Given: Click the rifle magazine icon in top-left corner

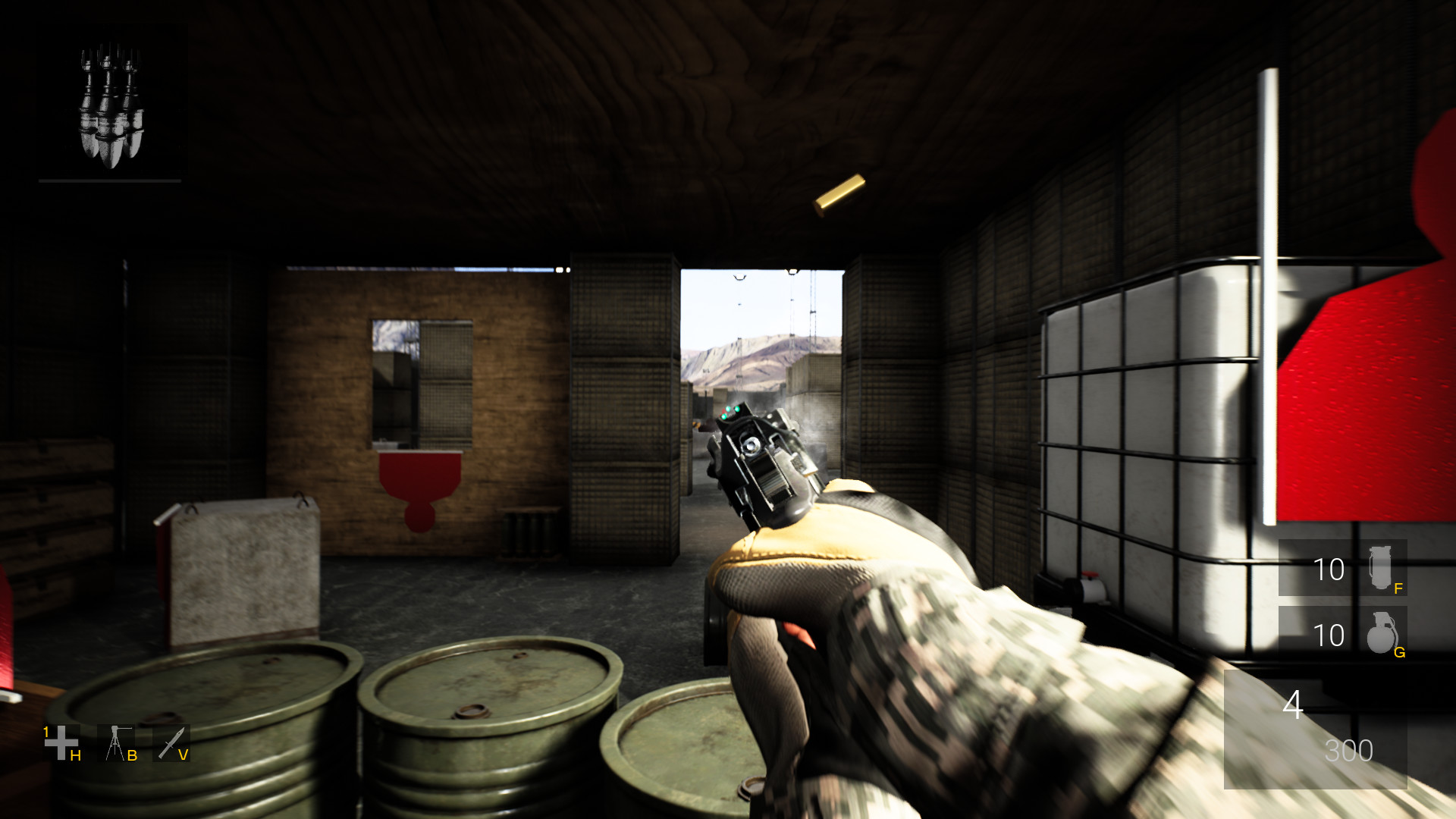Looking at the screenshot, I should point(112,106).
